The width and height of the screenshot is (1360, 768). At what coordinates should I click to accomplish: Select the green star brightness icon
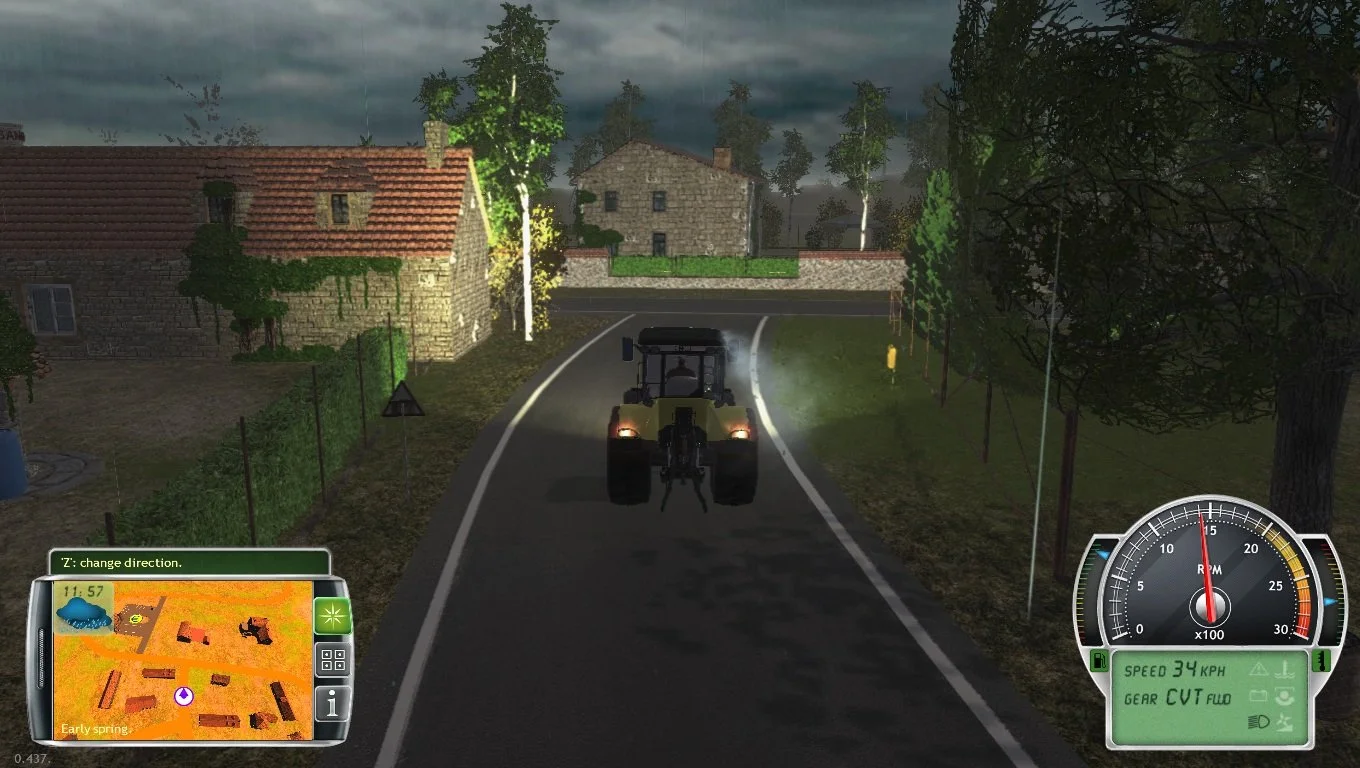332,616
